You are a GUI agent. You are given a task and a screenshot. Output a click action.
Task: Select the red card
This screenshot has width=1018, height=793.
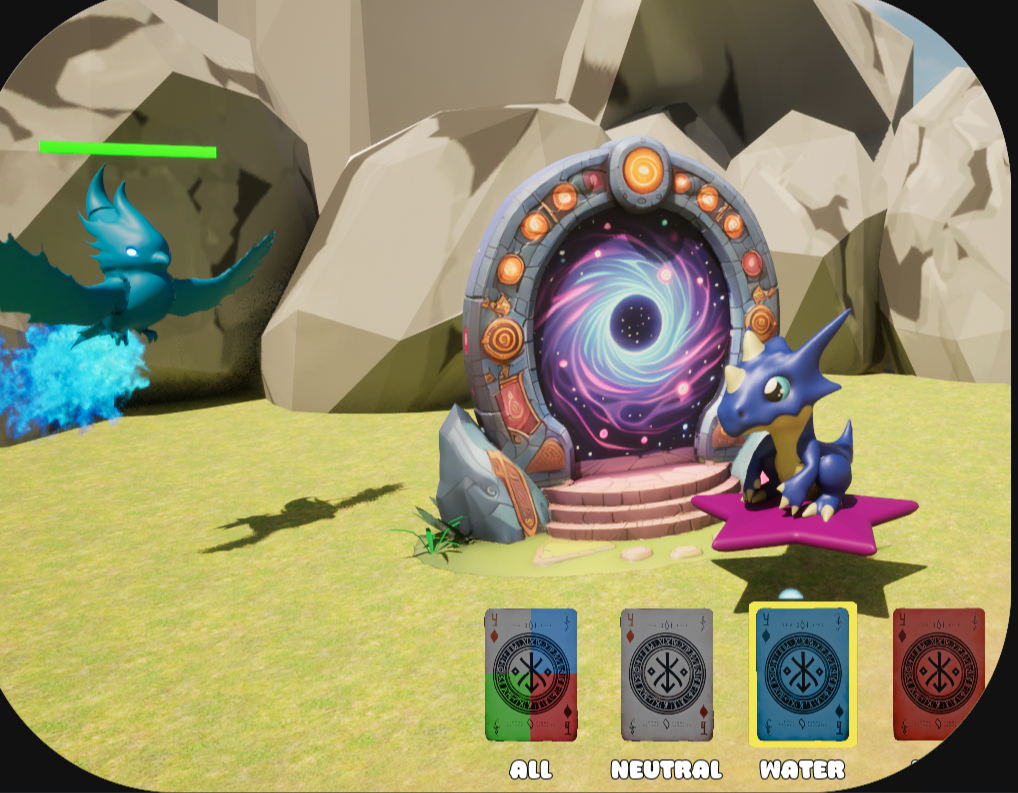938,675
